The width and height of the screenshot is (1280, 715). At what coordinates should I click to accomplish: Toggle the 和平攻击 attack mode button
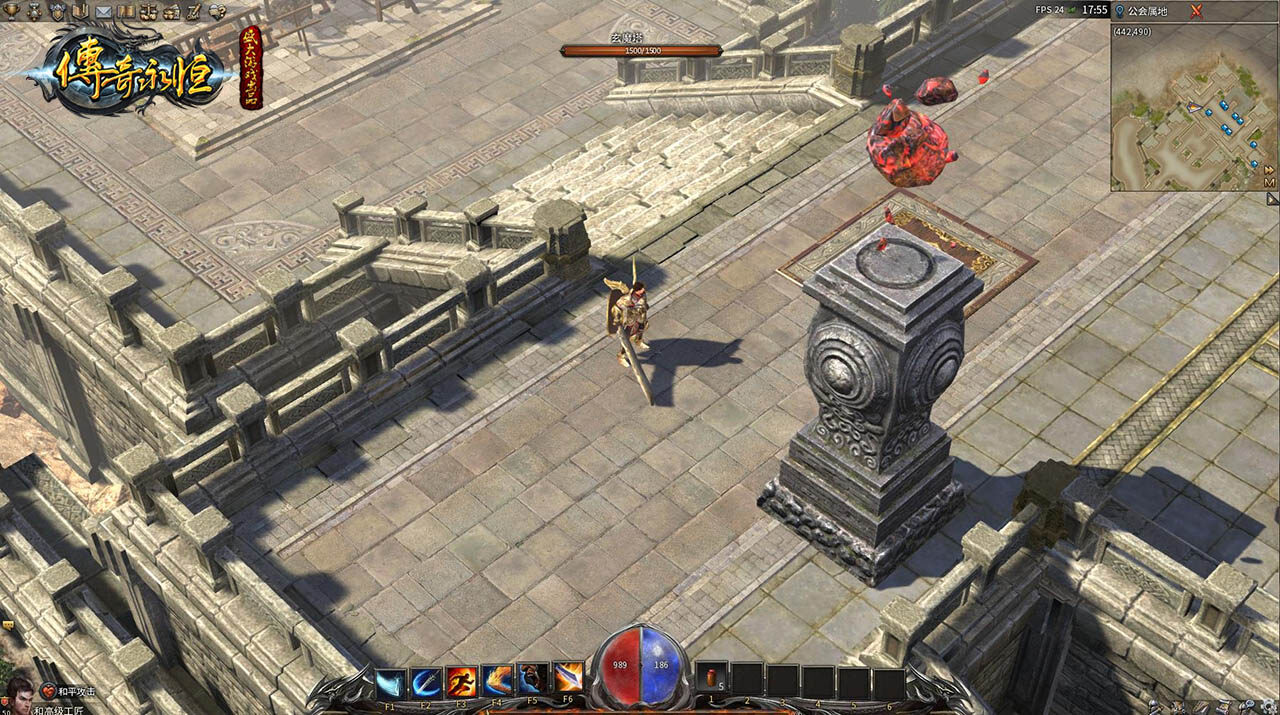(x=70, y=690)
